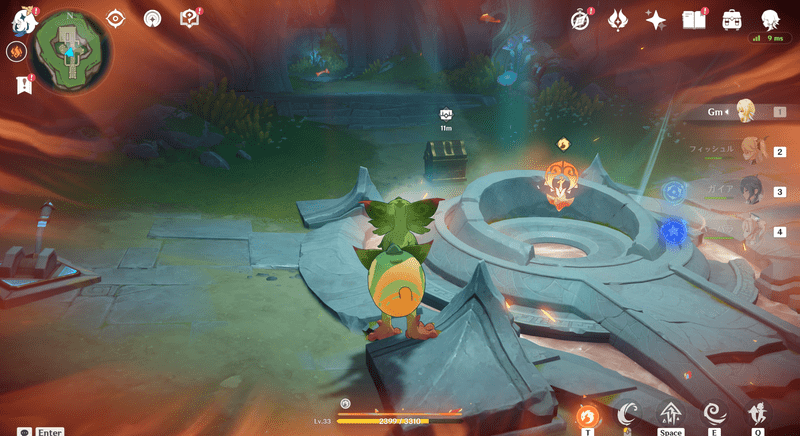
Task: Use the crescent-shaped ability icon
Action: tap(628, 414)
